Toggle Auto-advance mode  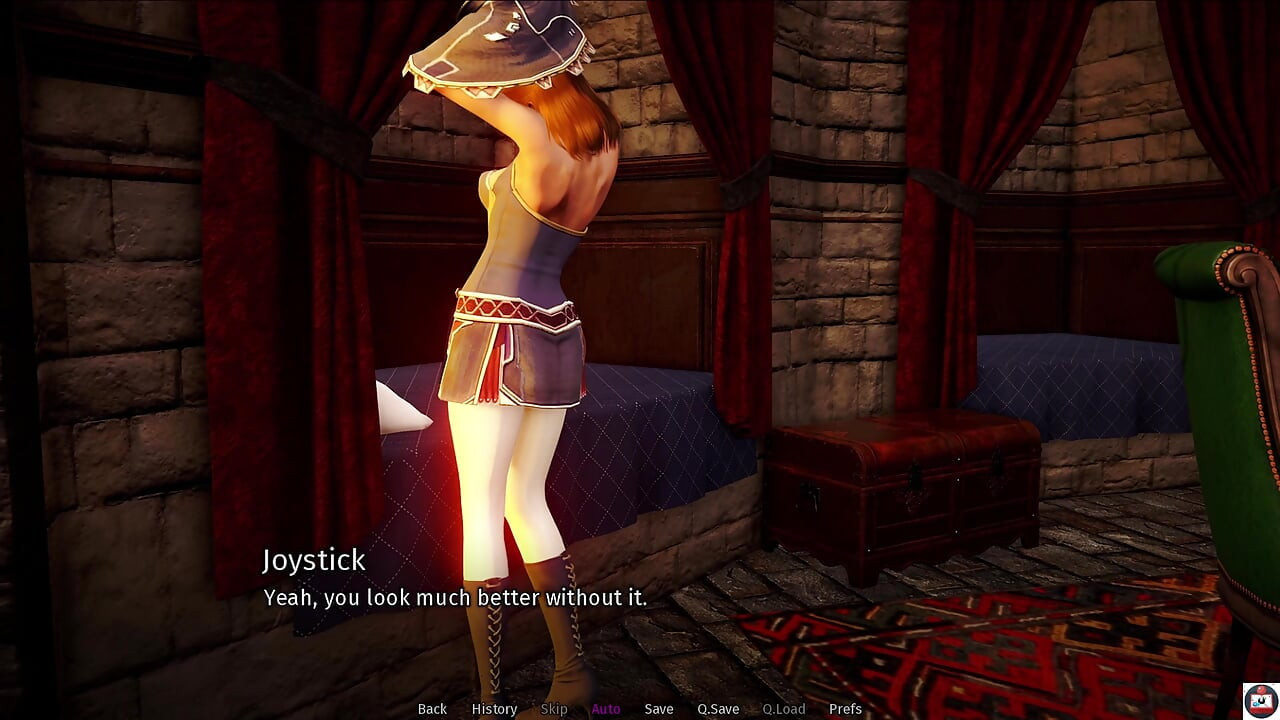606,709
